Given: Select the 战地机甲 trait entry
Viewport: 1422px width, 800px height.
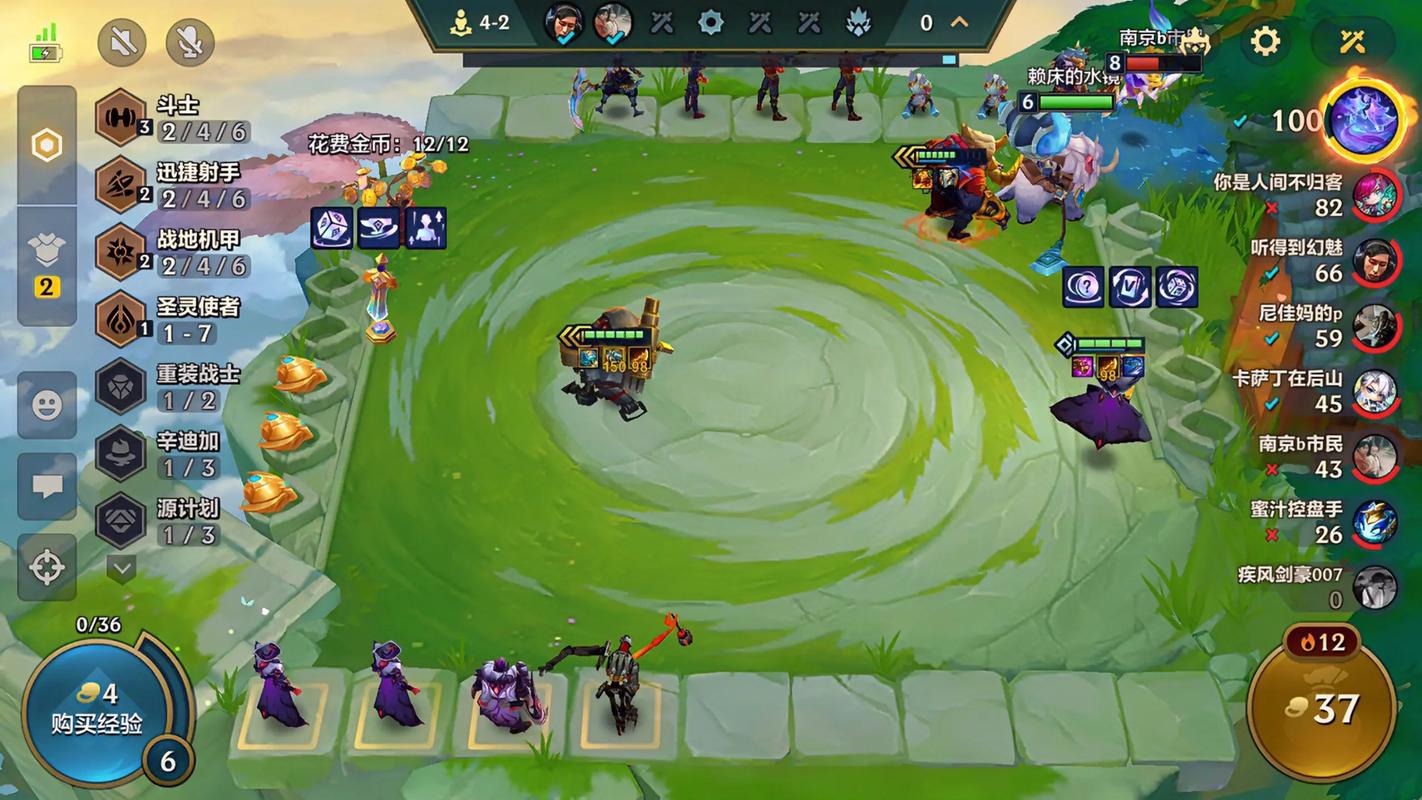Looking at the screenshot, I should [170, 252].
